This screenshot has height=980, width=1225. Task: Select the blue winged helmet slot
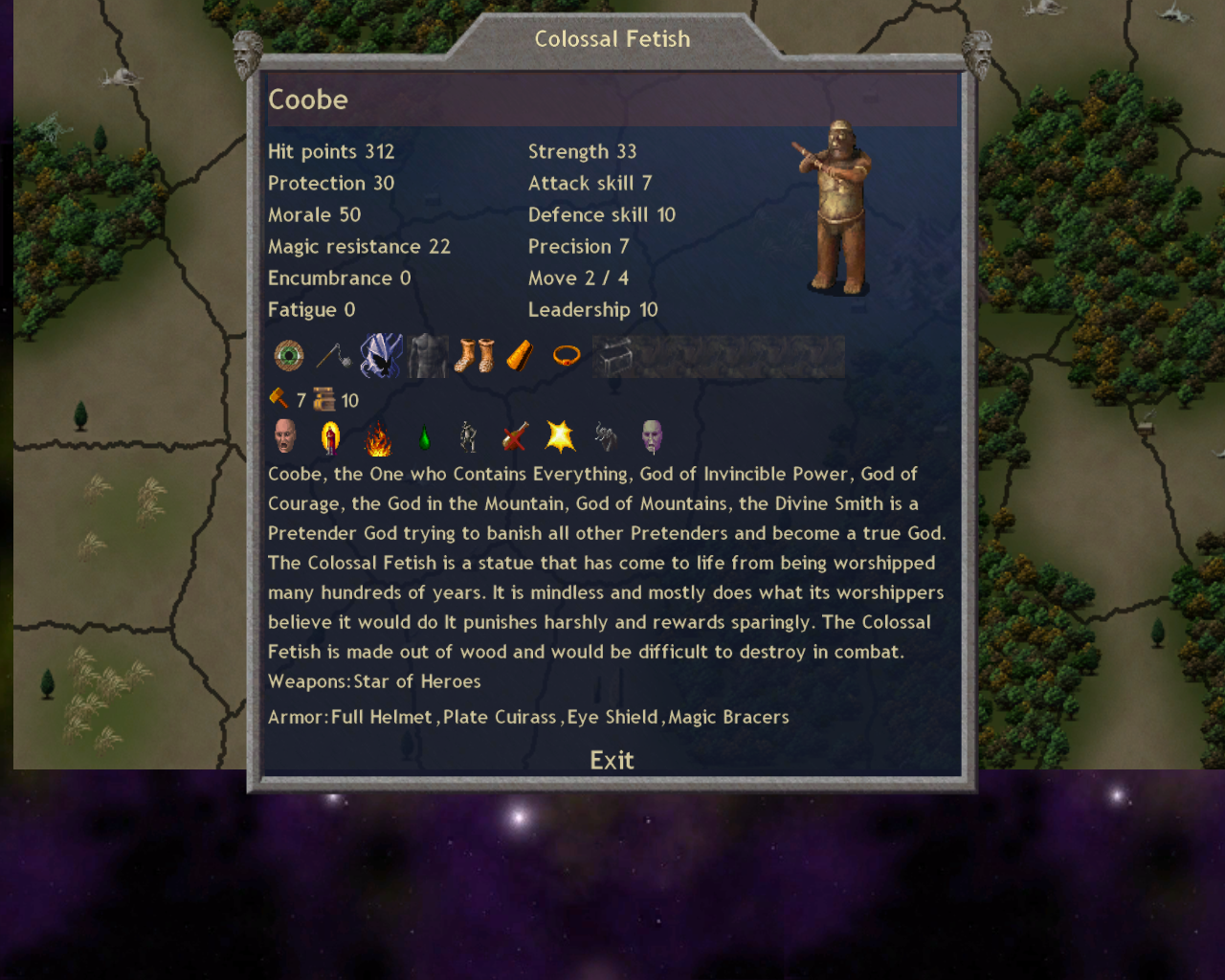coord(381,356)
